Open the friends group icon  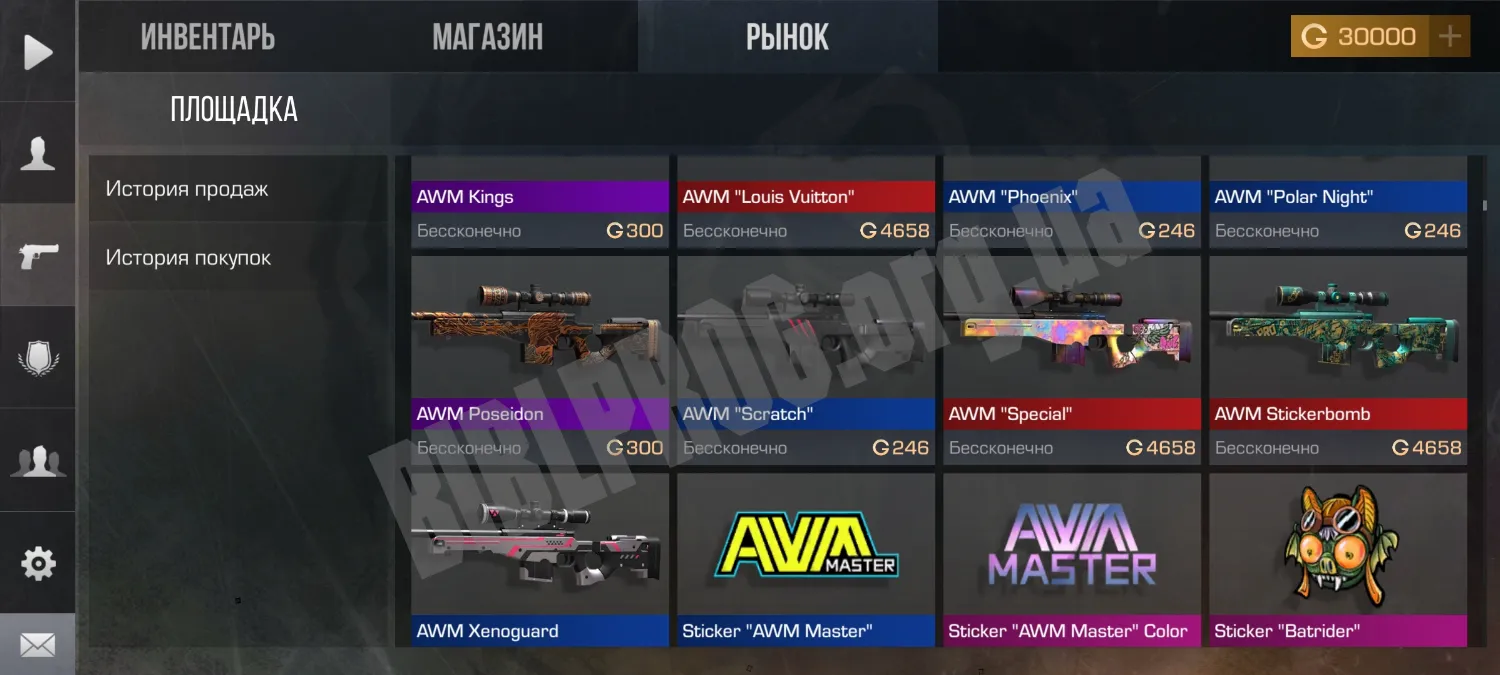[38, 461]
